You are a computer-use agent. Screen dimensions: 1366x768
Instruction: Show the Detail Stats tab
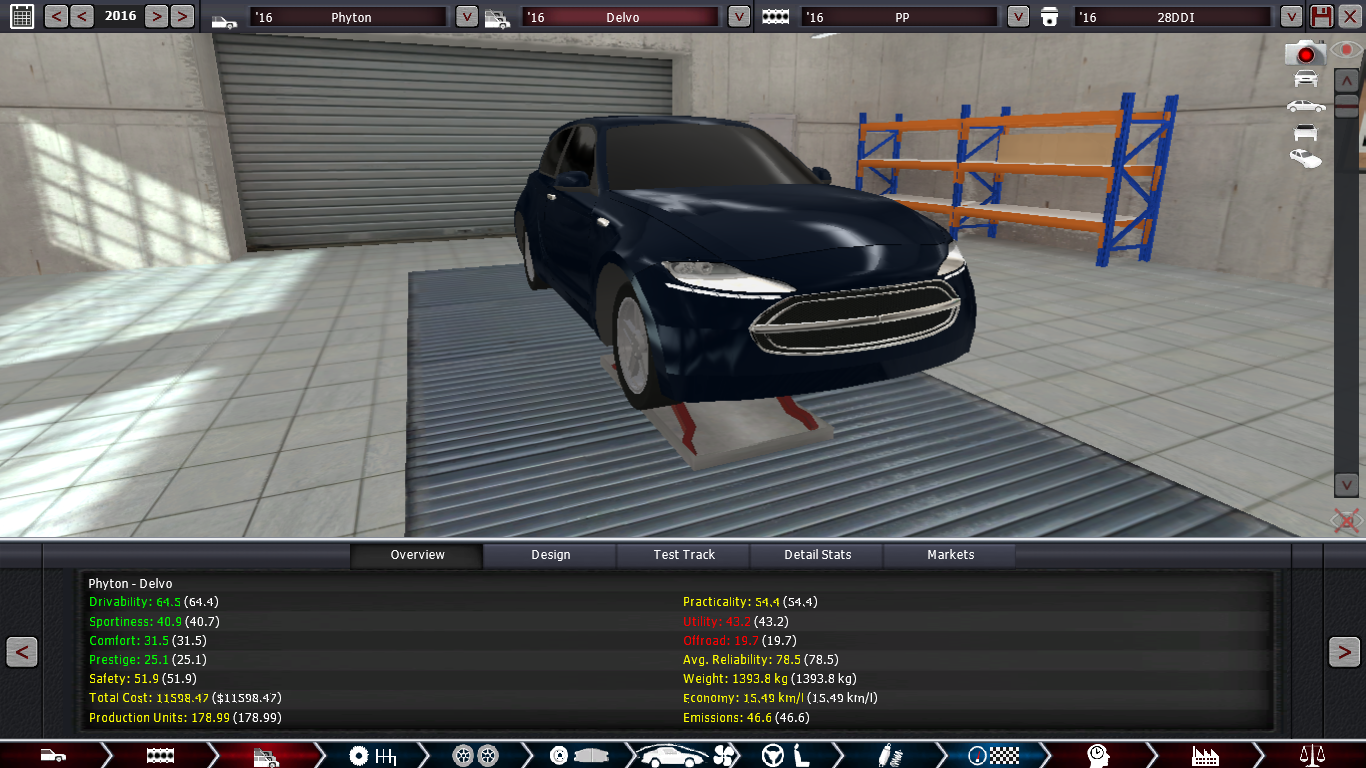point(817,555)
